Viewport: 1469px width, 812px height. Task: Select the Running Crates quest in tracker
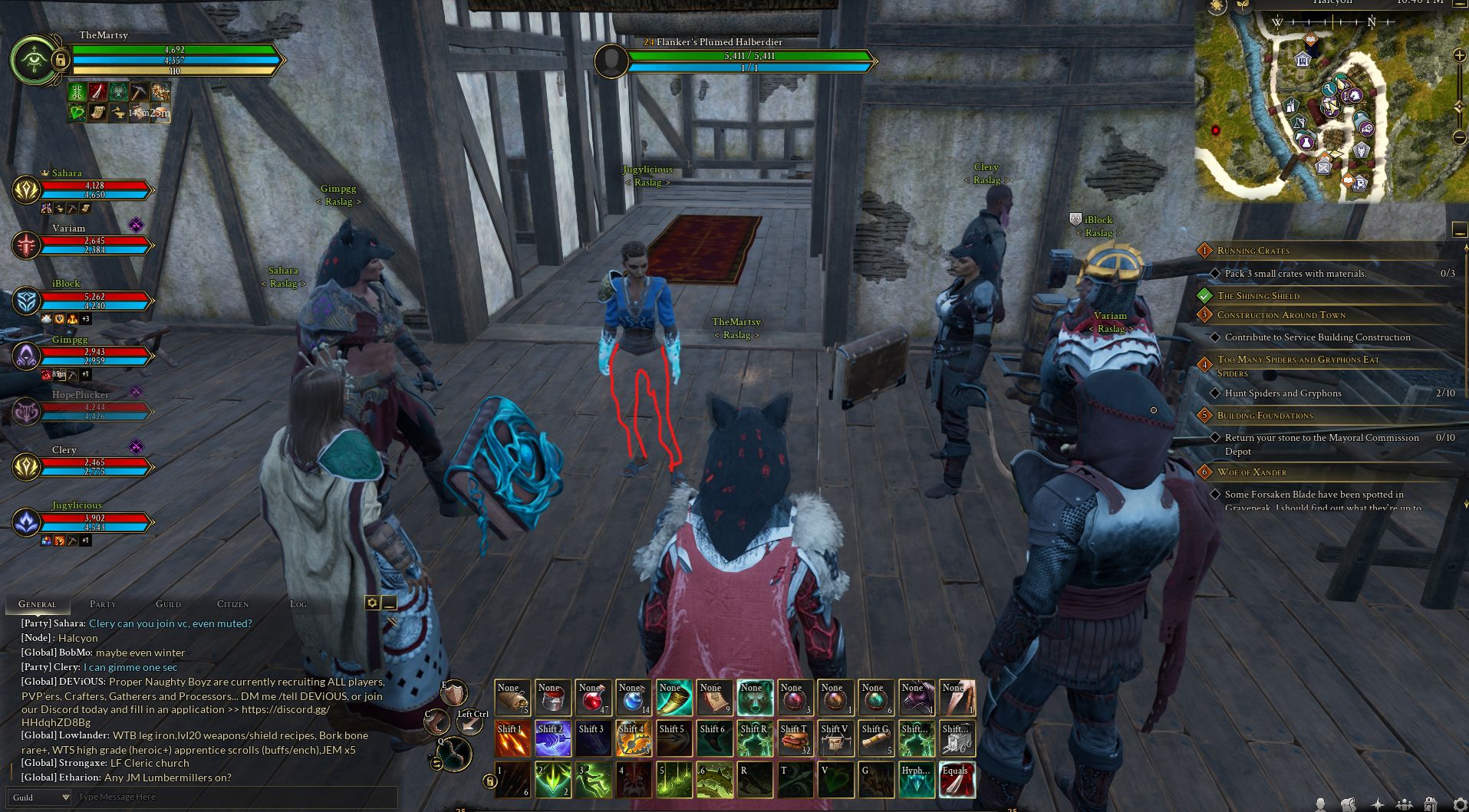pos(1253,251)
